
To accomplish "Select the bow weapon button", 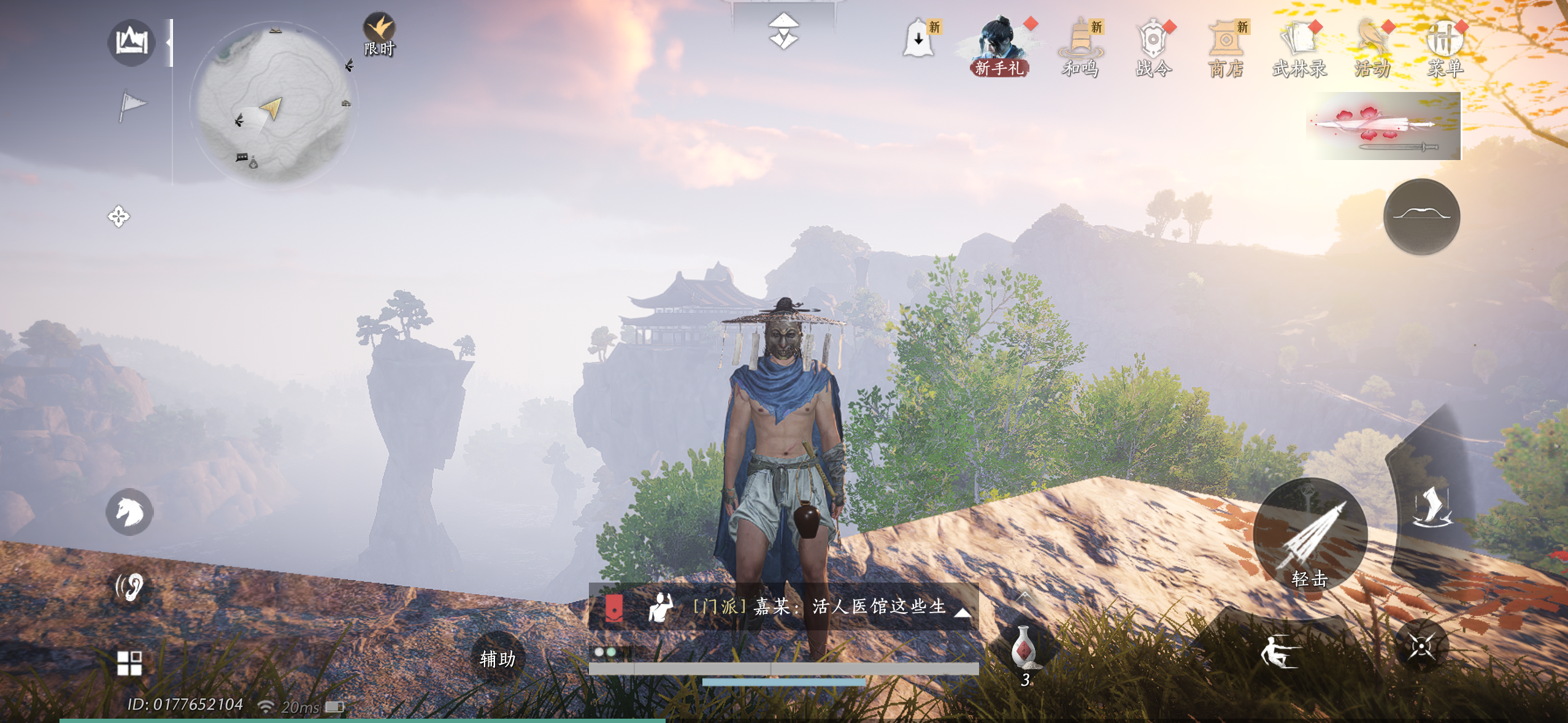I will [x=1421, y=216].
